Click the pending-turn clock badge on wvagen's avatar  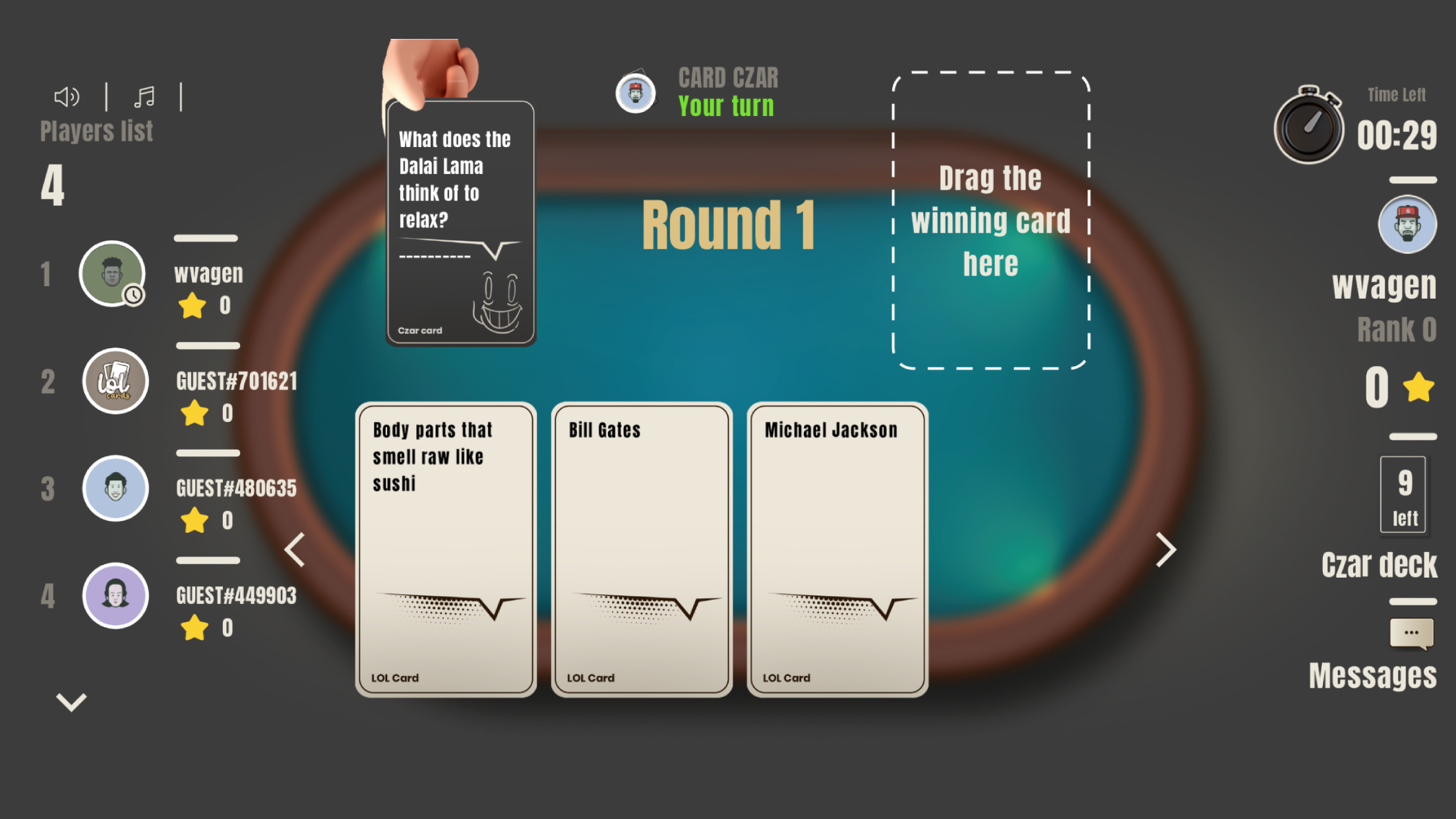click(134, 296)
